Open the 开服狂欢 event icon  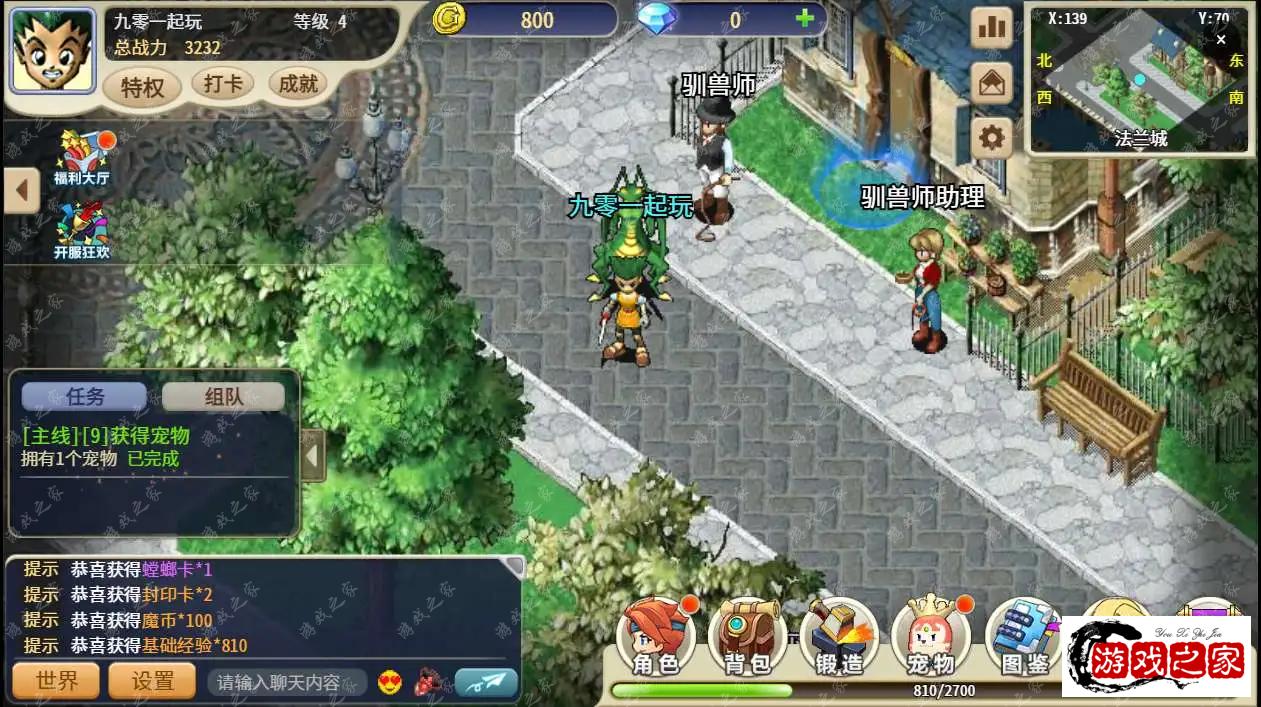tap(82, 230)
